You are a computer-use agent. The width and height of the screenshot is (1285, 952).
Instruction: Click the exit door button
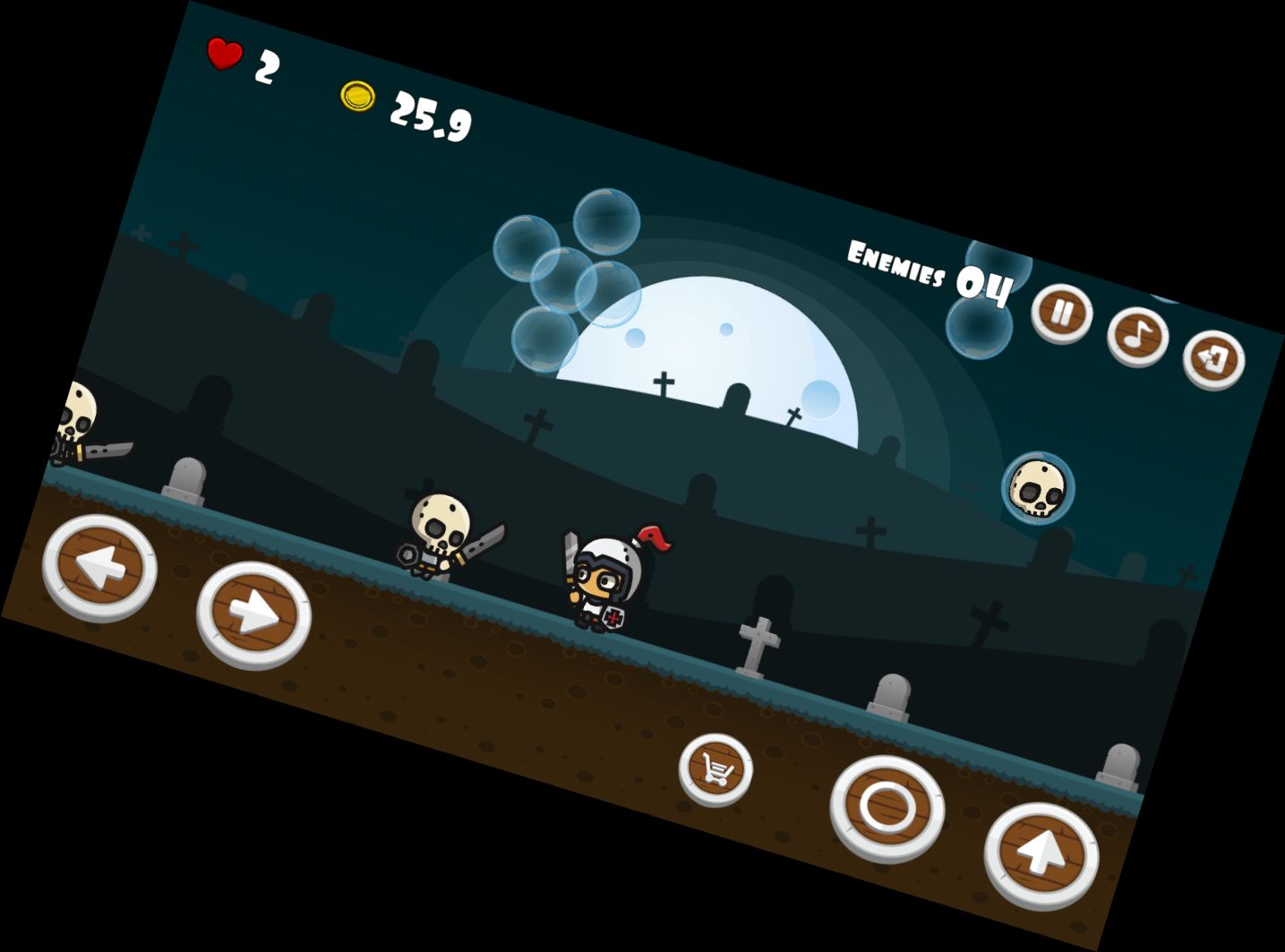1213,360
